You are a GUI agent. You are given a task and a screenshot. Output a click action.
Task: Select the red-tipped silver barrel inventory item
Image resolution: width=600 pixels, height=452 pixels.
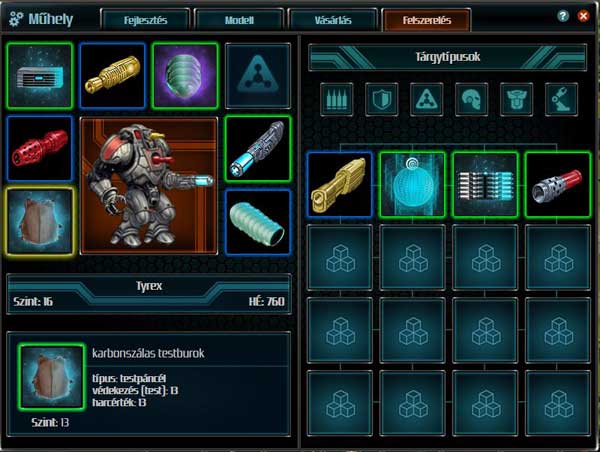pos(558,184)
